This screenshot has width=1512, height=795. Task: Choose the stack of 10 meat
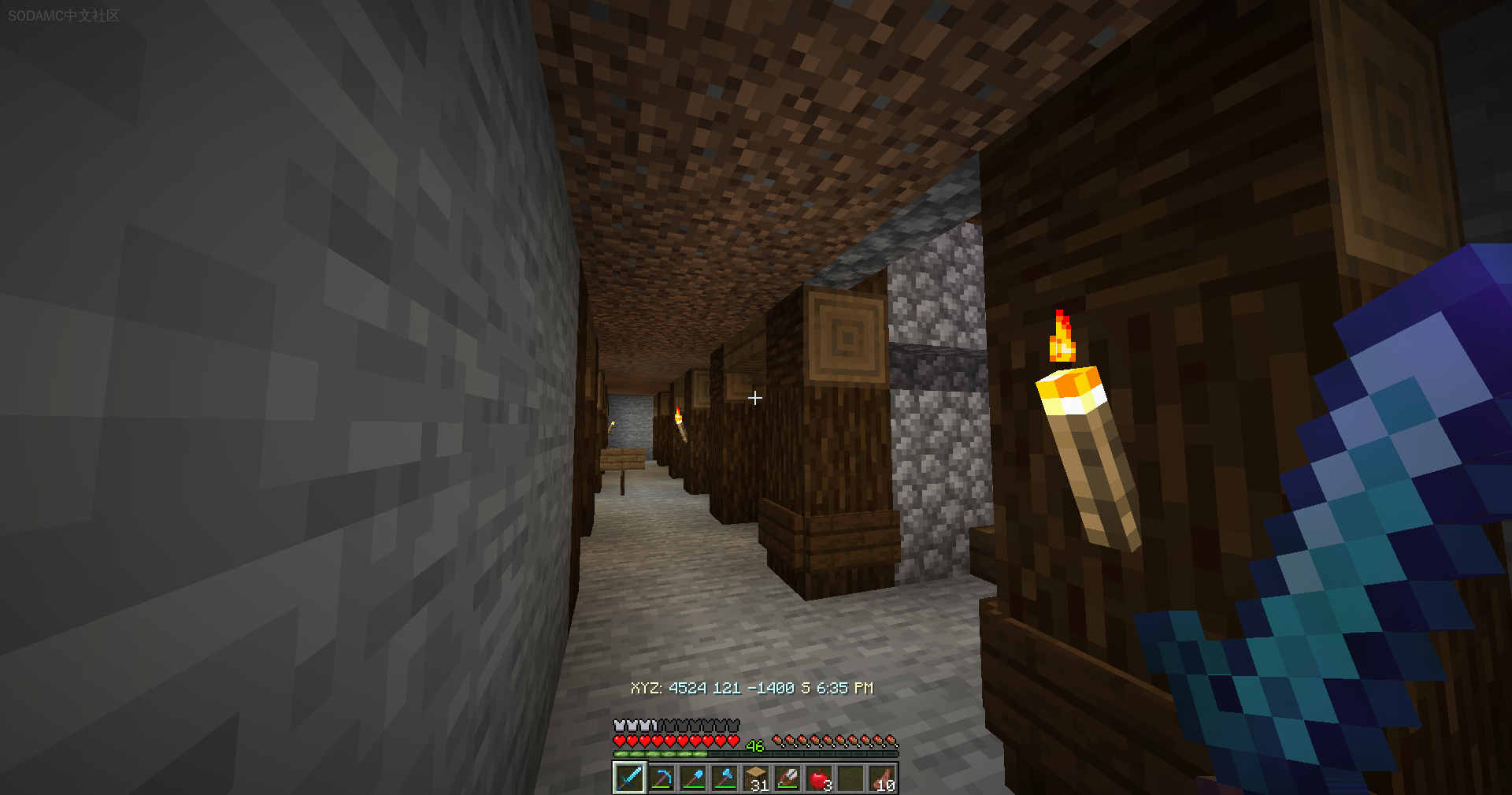[882, 778]
